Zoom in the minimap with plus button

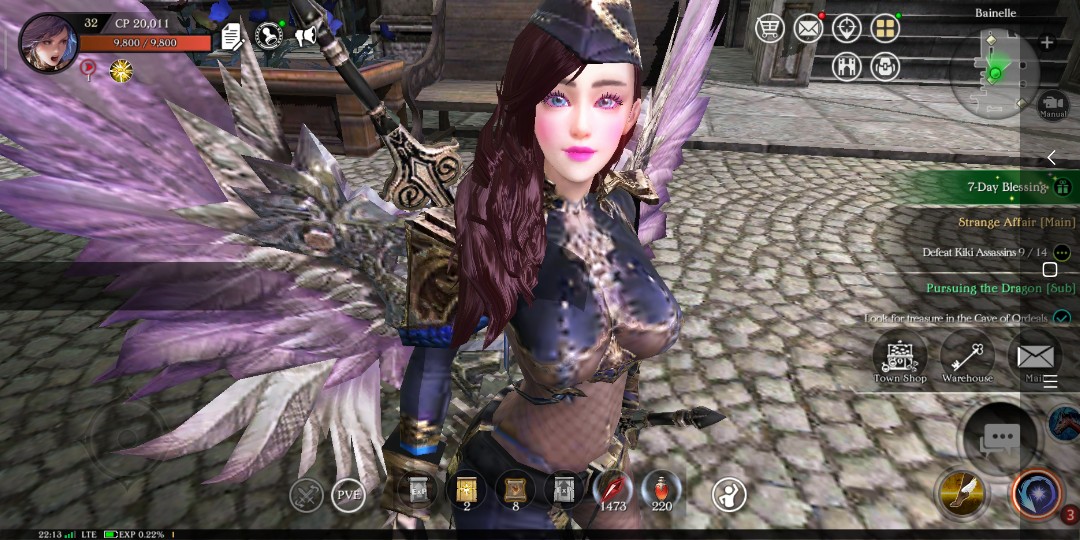tap(1047, 43)
